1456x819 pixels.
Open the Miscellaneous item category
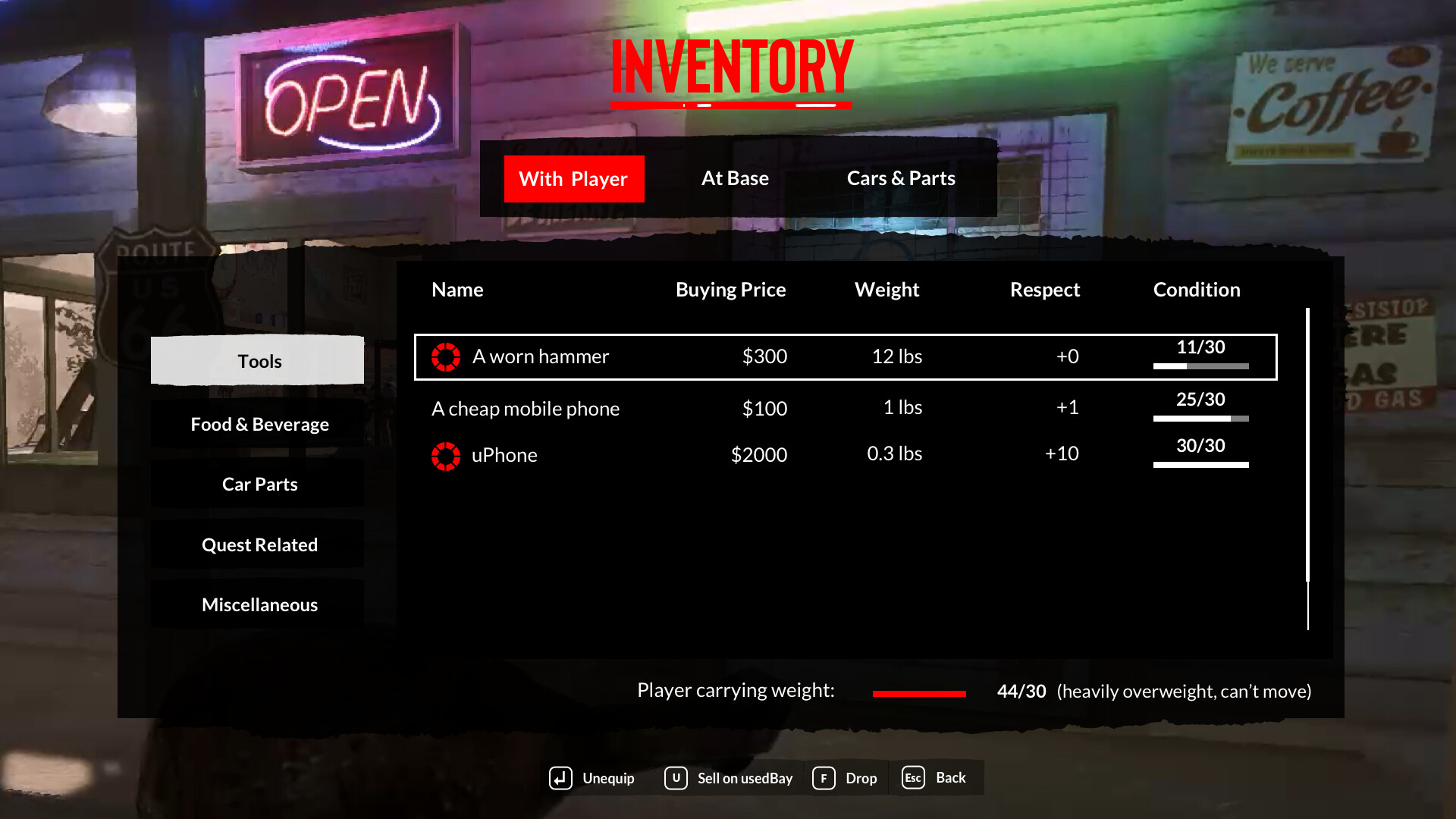click(259, 604)
